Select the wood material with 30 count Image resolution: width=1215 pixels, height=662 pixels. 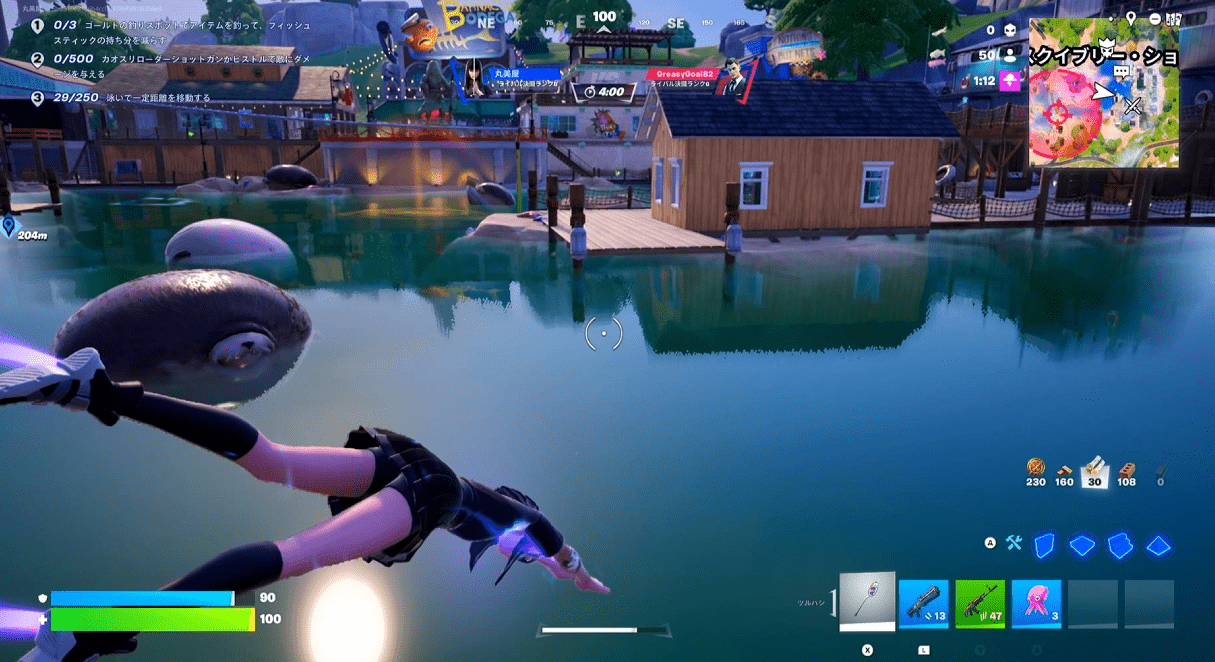click(1094, 469)
